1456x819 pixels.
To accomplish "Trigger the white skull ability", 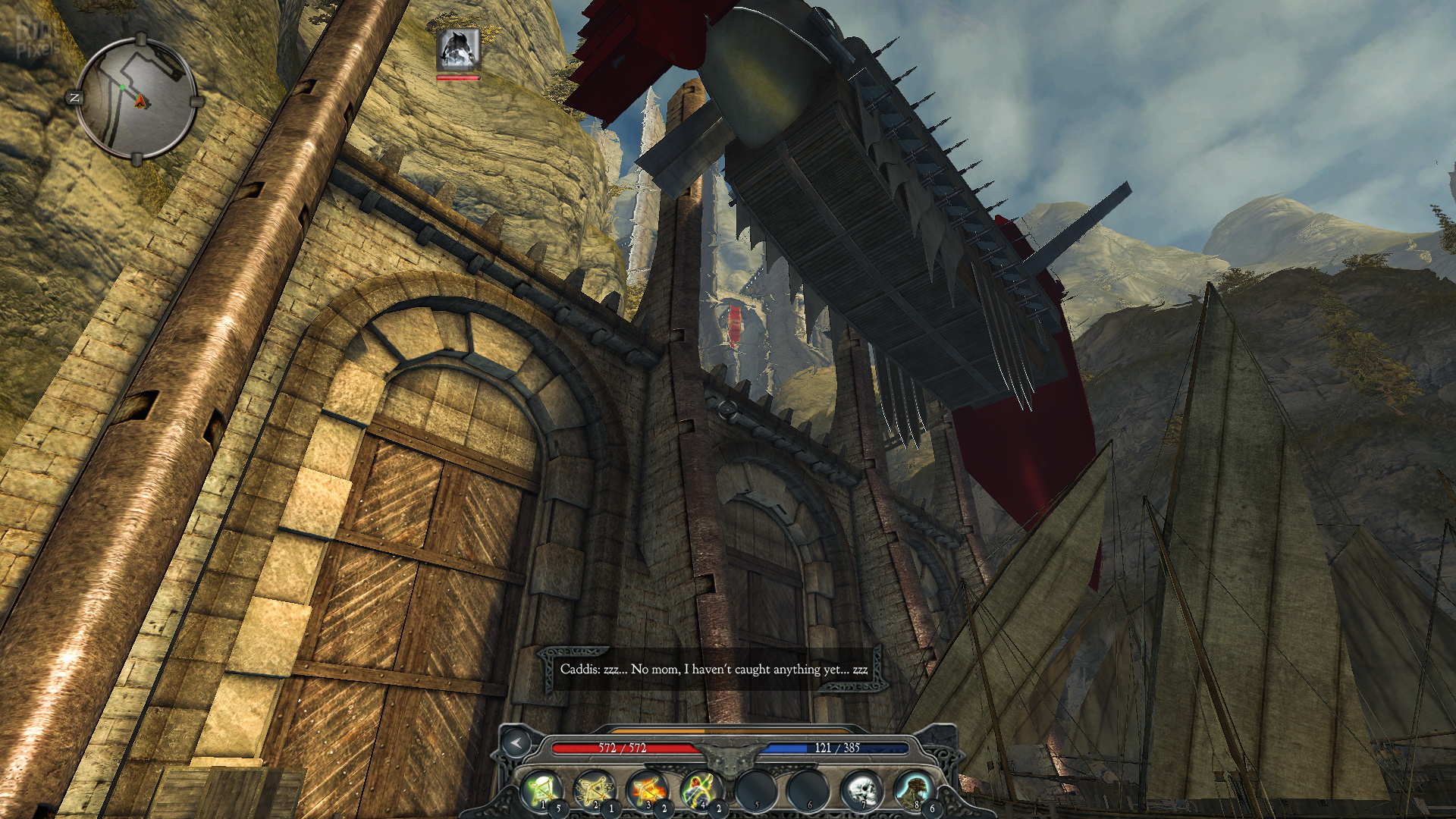I will pyautogui.click(x=861, y=789).
